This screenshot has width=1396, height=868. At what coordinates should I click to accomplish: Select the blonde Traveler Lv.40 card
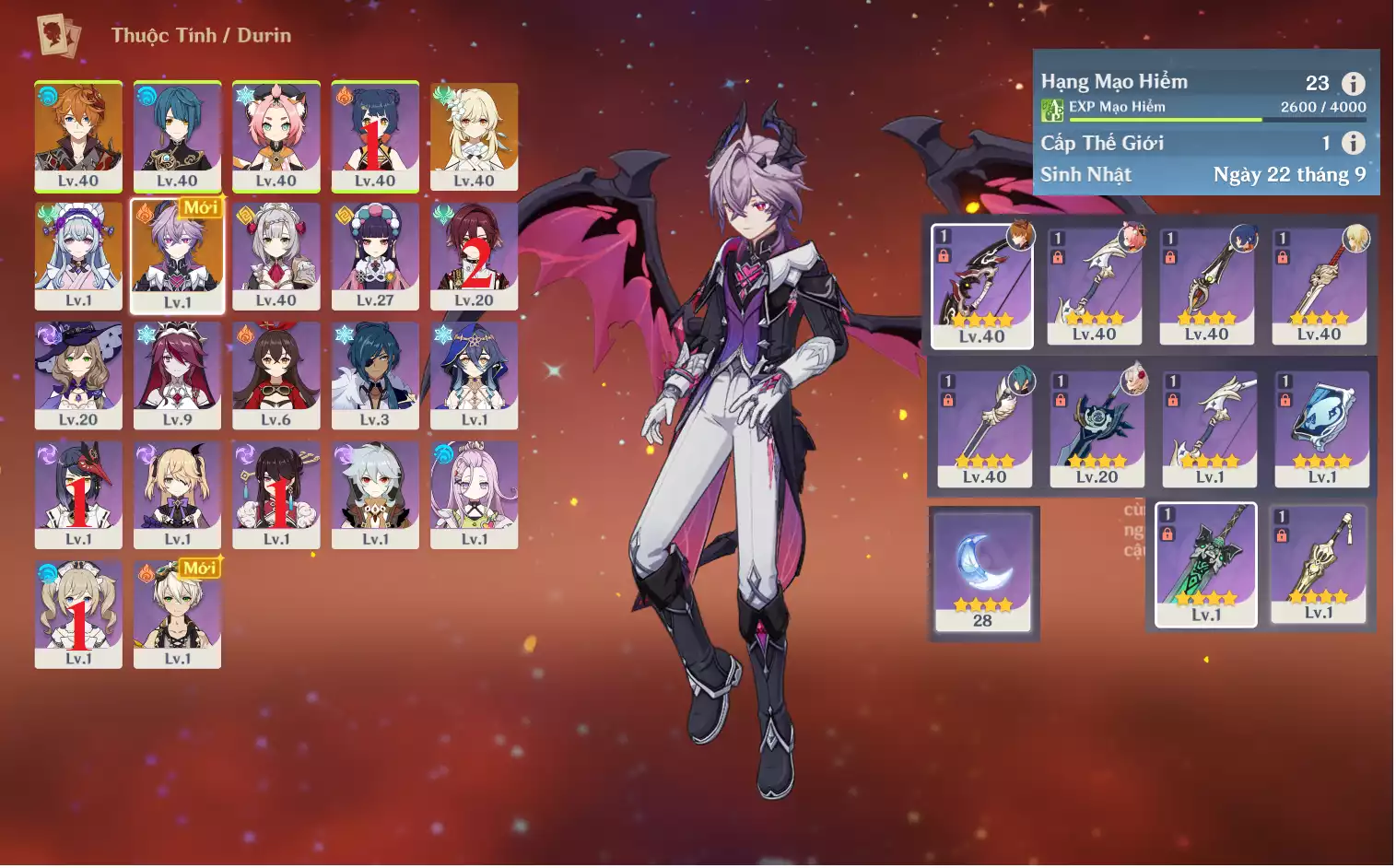click(x=474, y=135)
